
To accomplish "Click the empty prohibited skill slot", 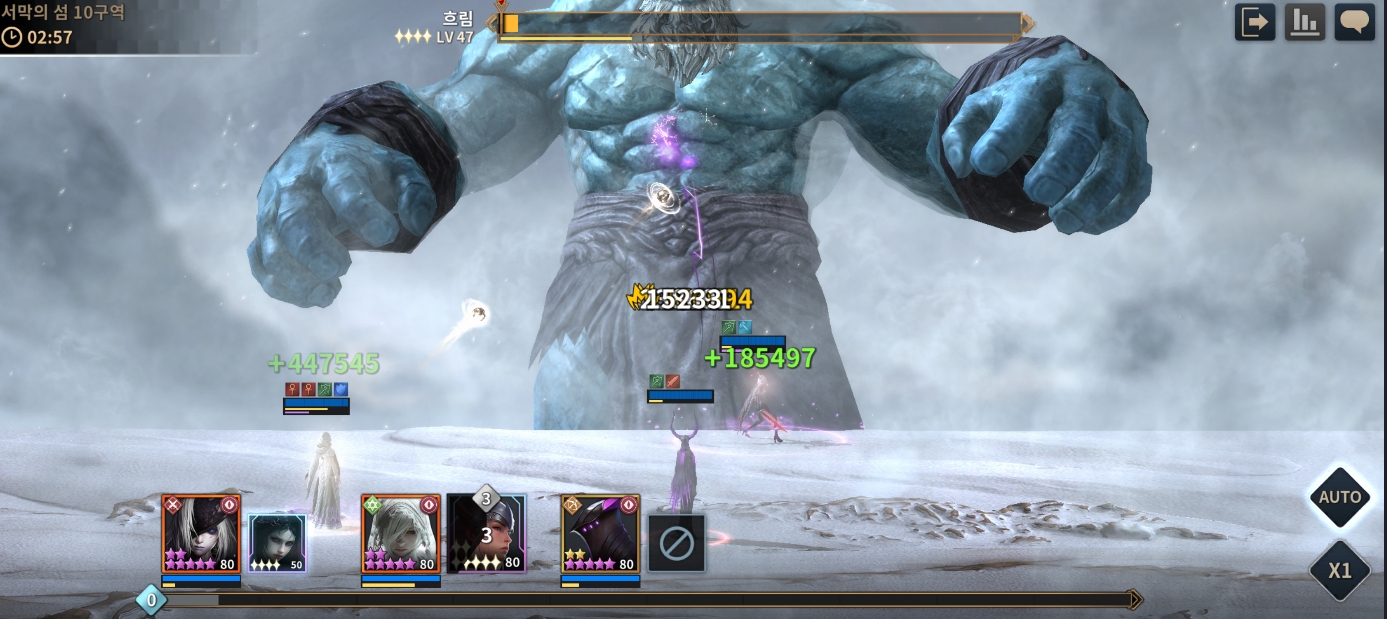I will (676, 543).
